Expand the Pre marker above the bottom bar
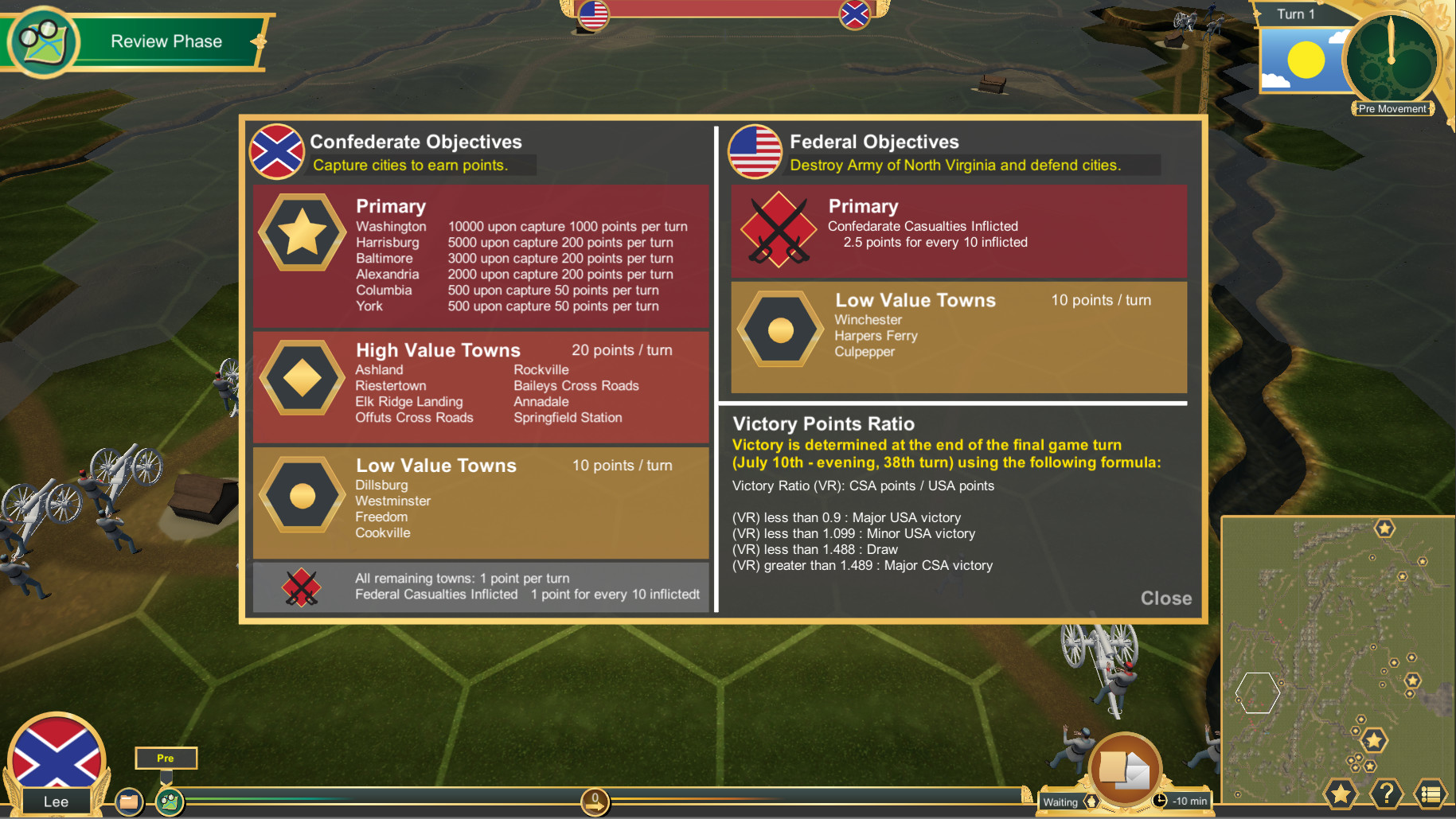 166,758
